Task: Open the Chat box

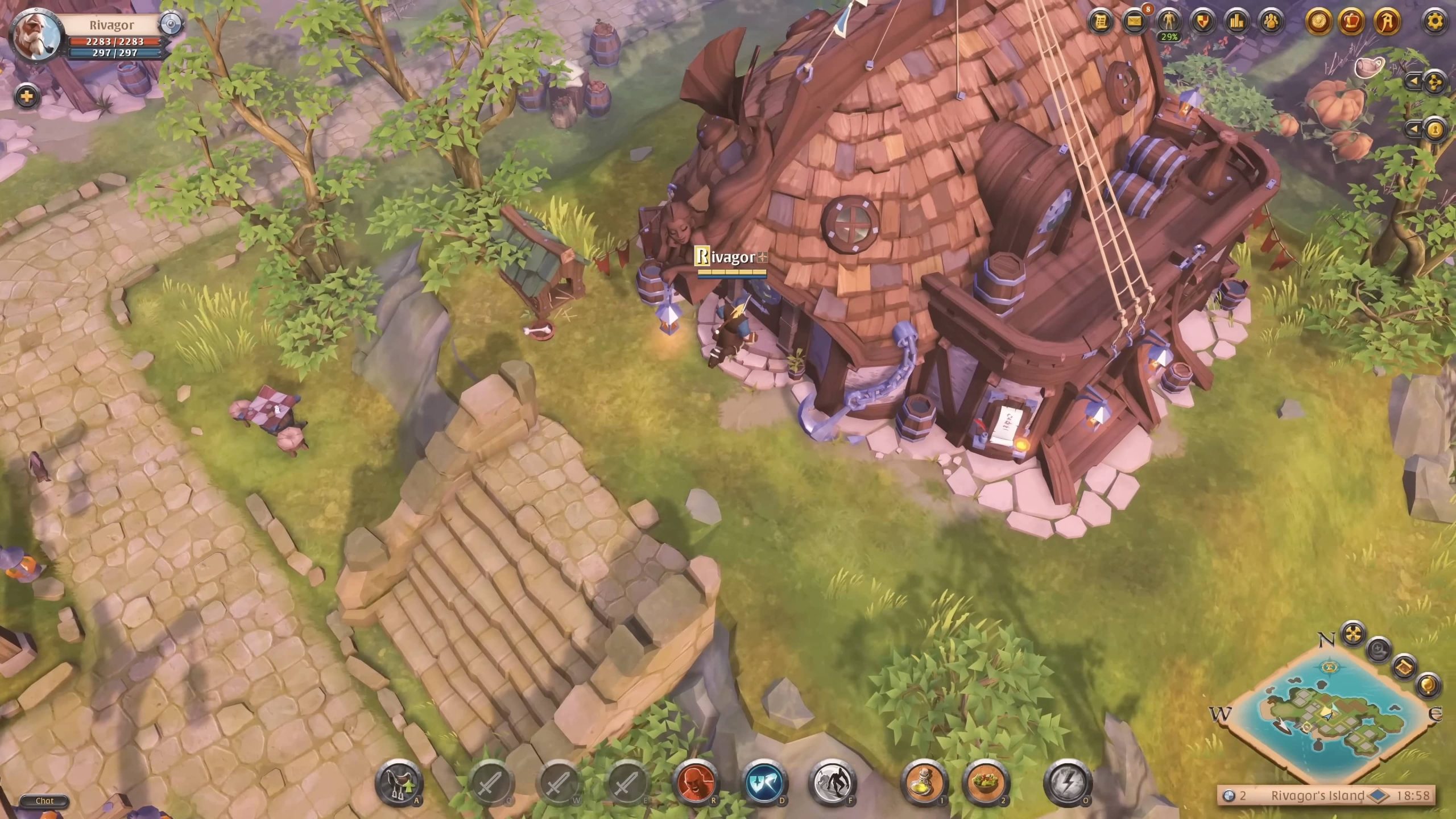Action: click(44, 801)
